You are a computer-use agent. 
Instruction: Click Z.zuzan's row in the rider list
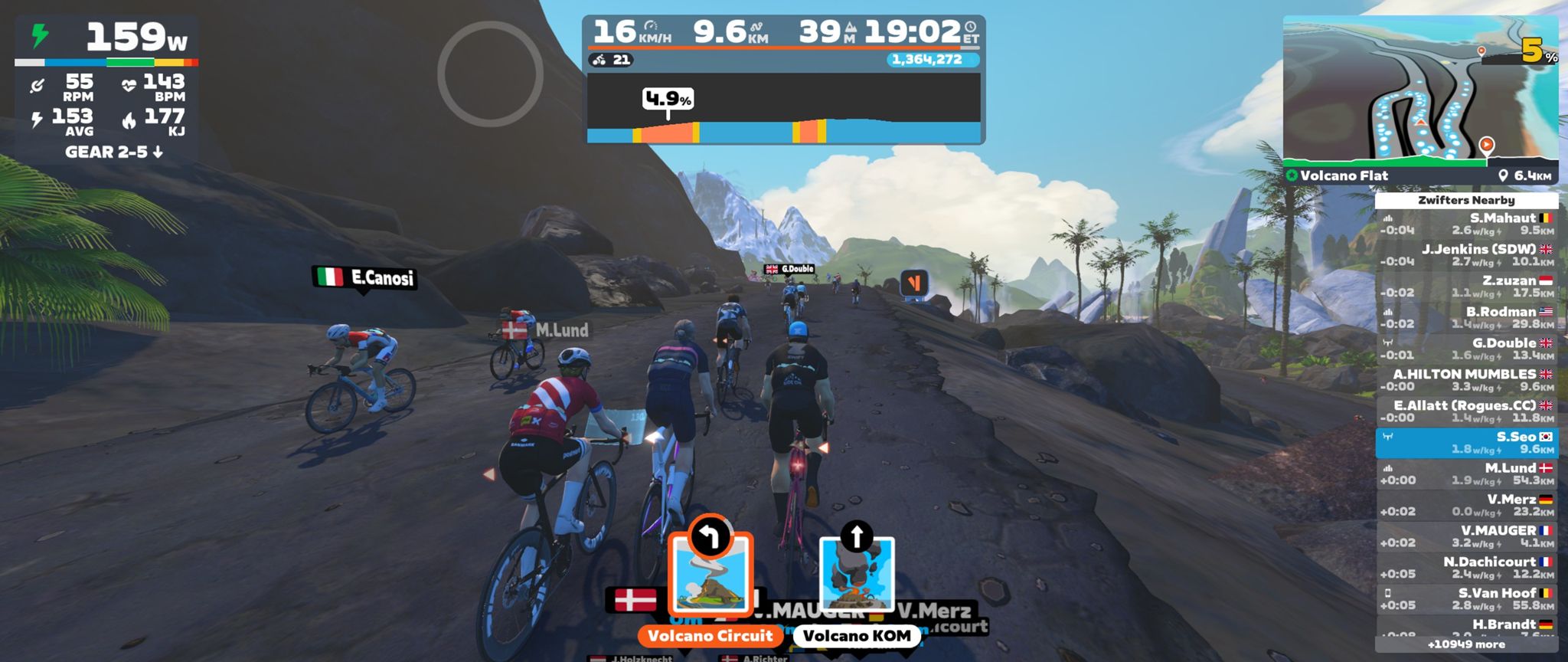point(1466,287)
